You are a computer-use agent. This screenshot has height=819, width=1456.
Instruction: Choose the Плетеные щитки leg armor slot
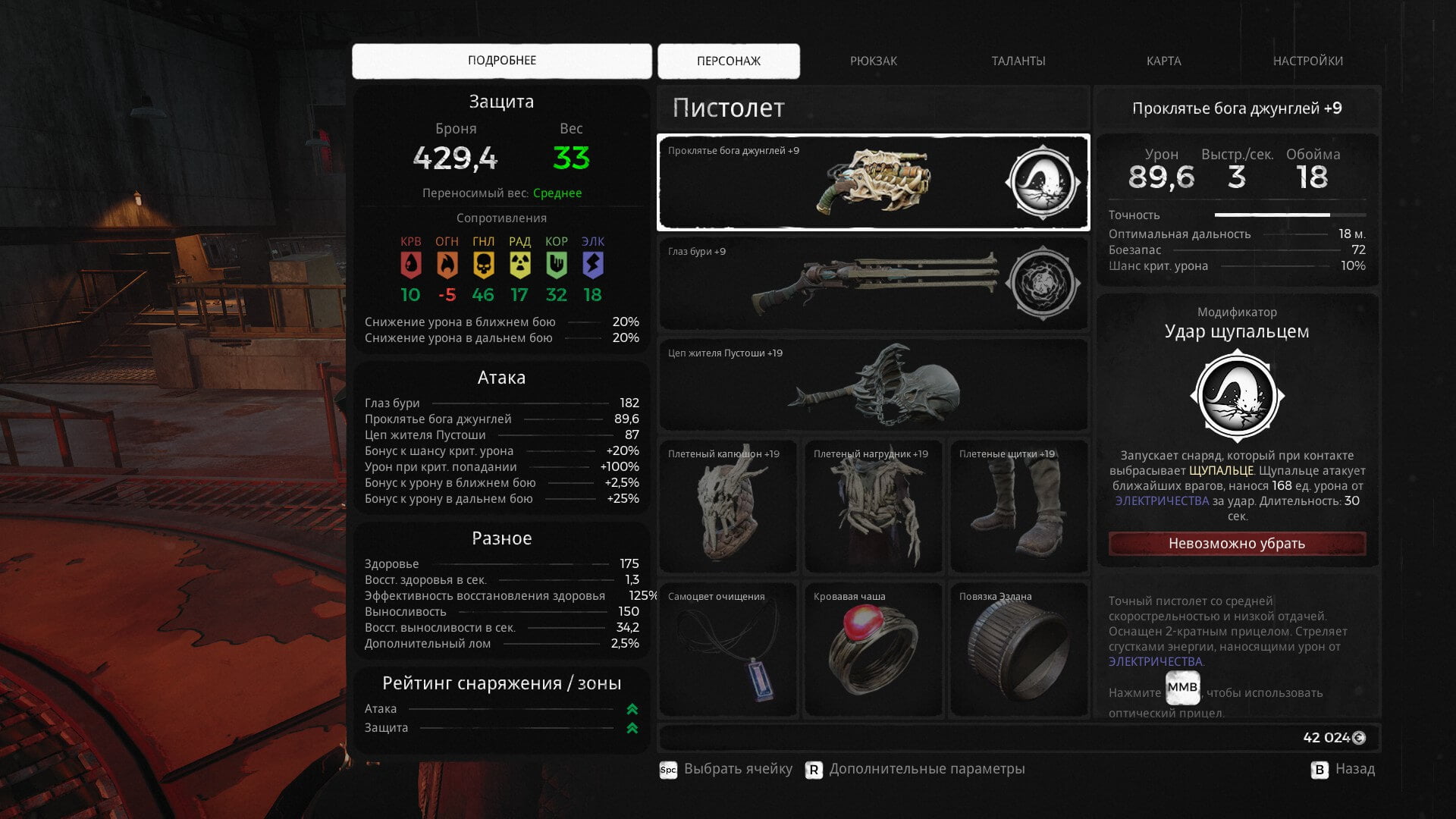point(1018,506)
